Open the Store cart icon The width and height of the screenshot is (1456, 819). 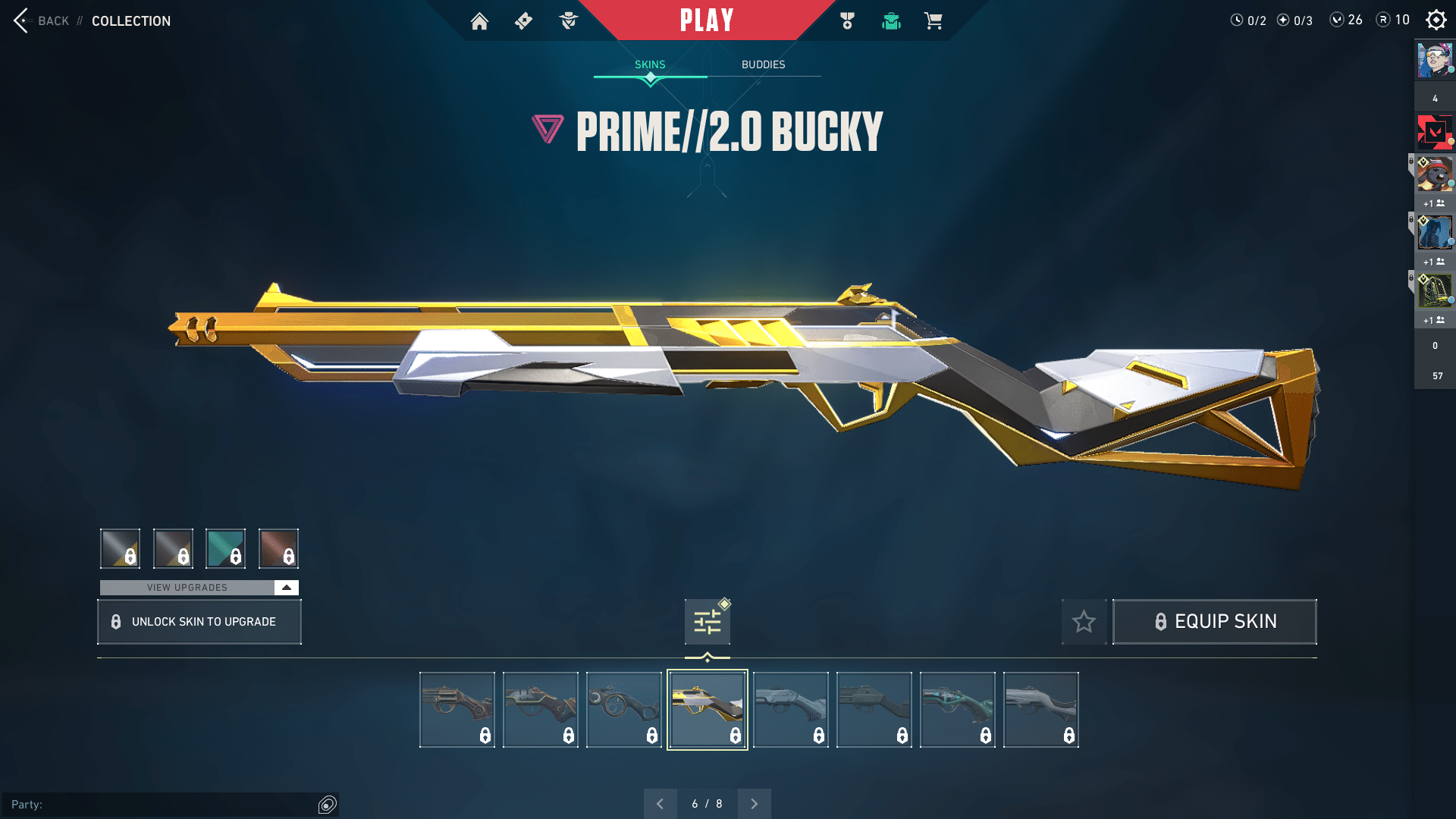point(935,22)
